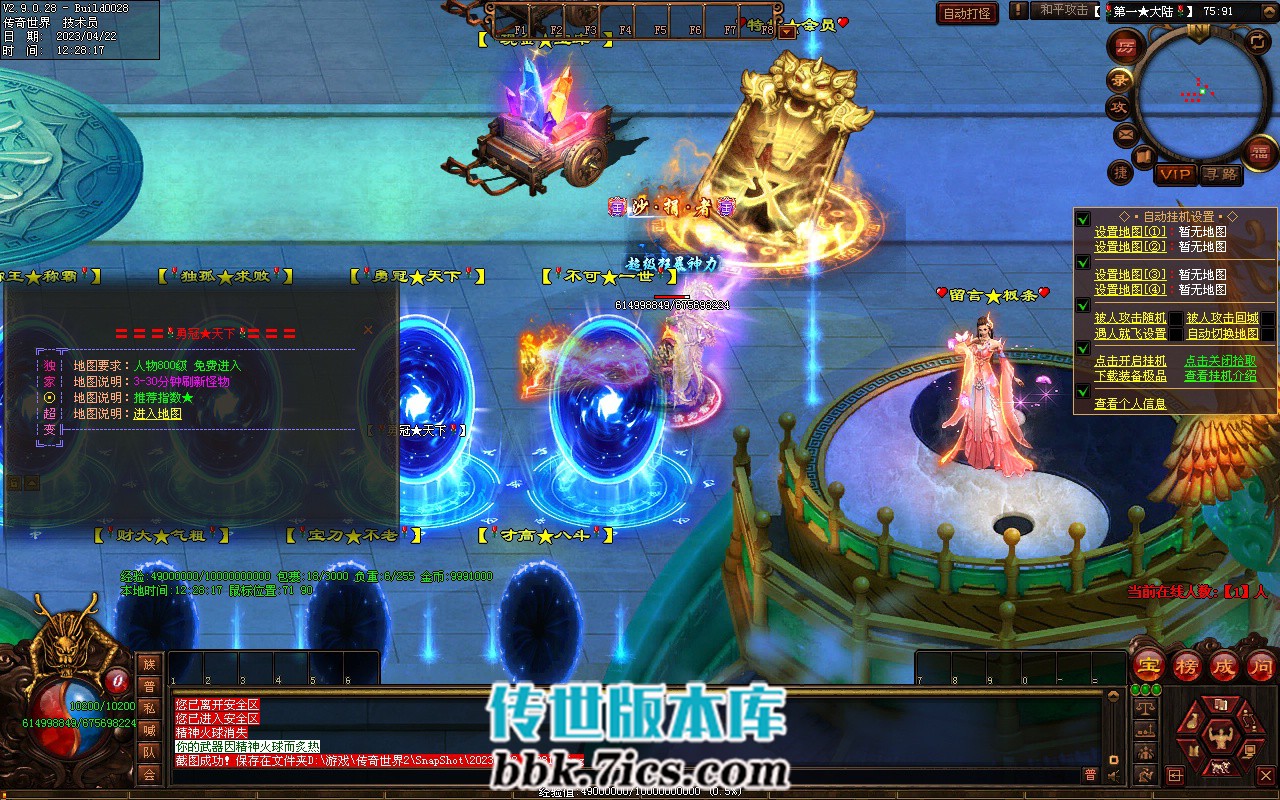Click the 福 welfare icon by minimap

[x=1258, y=152]
